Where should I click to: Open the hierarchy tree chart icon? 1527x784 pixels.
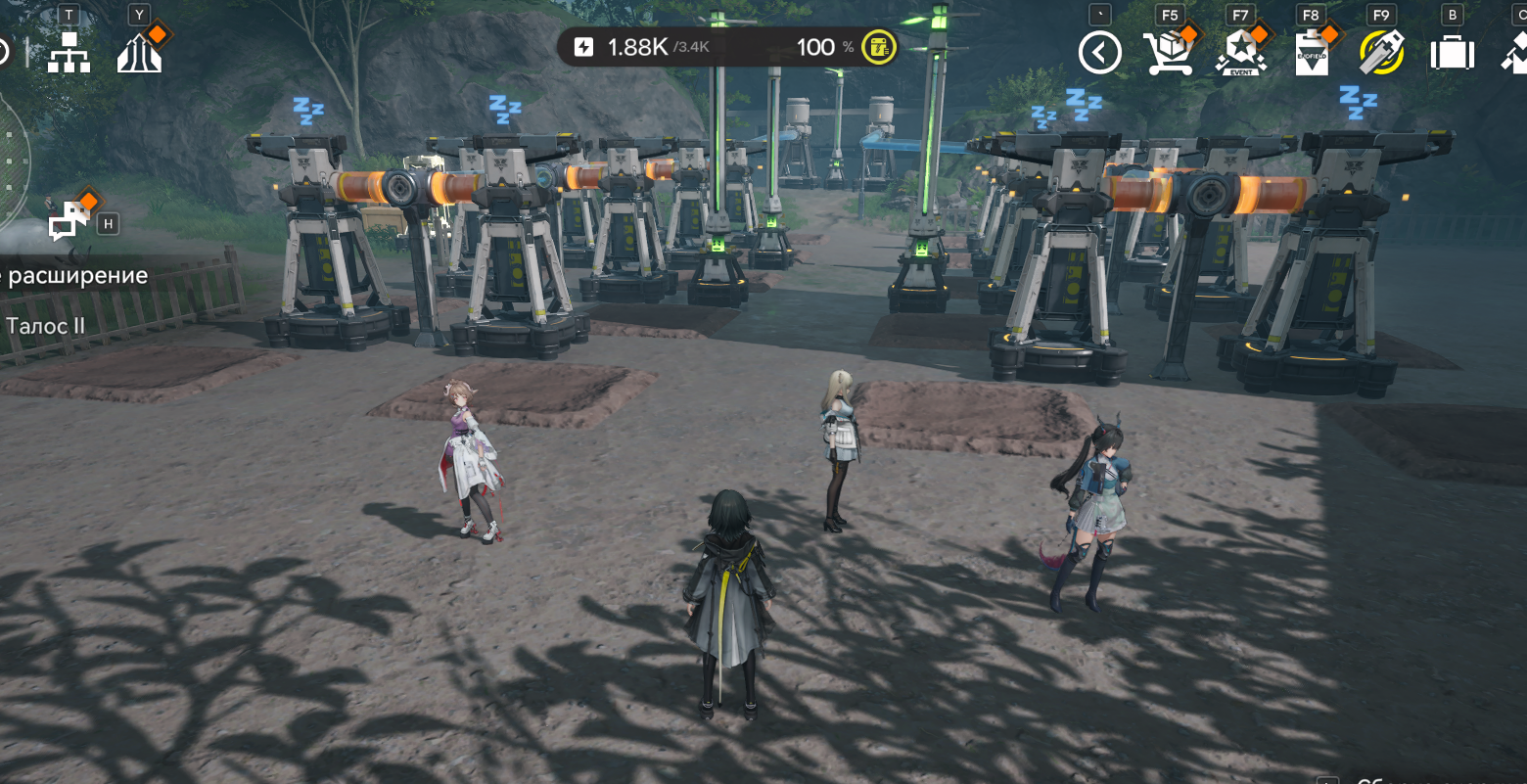[x=69, y=52]
